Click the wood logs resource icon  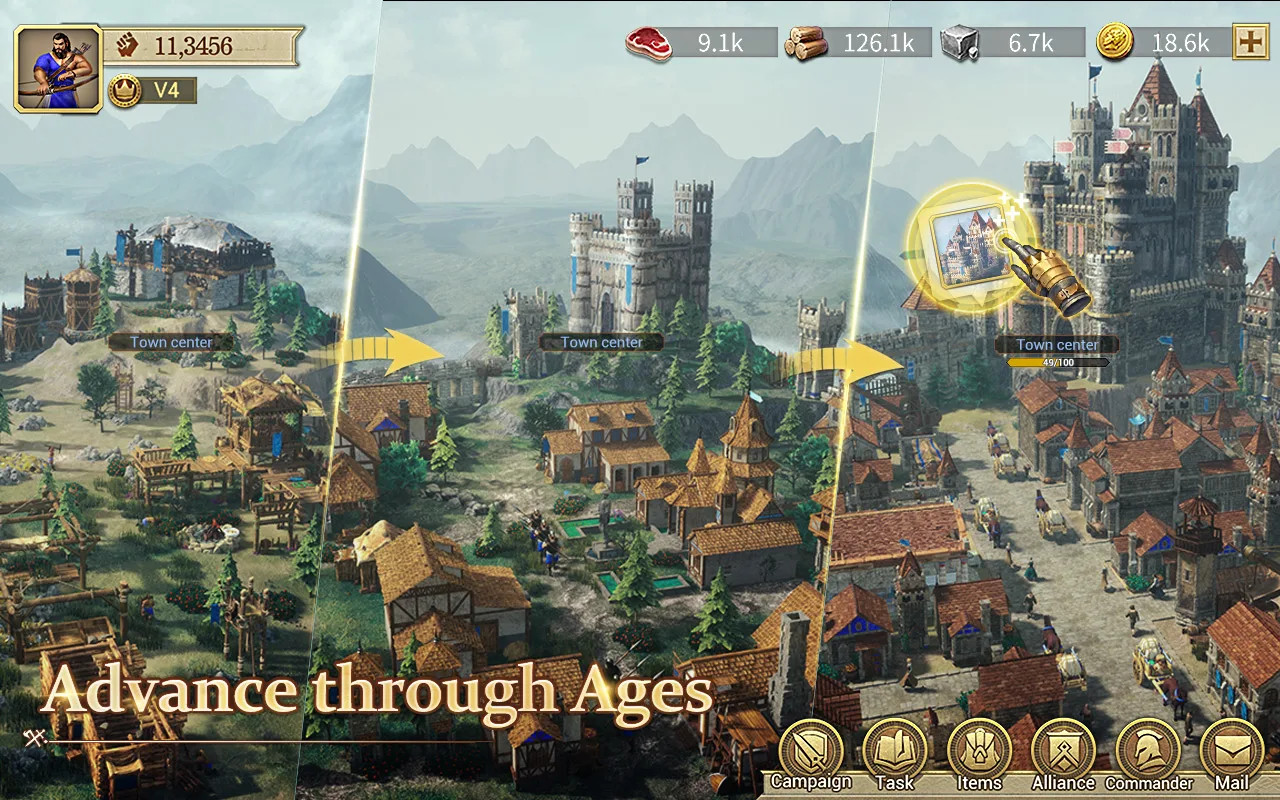pyautogui.click(x=806, y=43)
